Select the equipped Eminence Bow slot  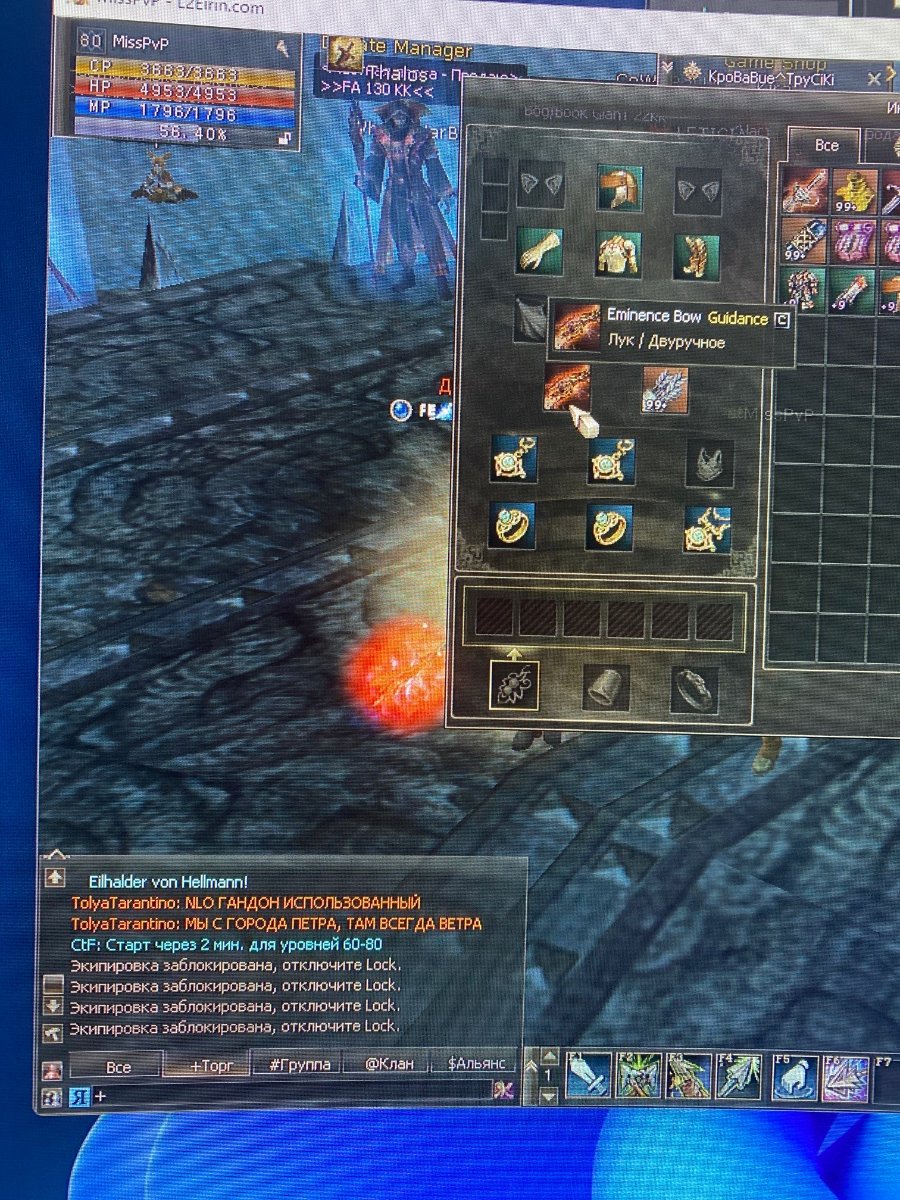(x=566, y=388)
